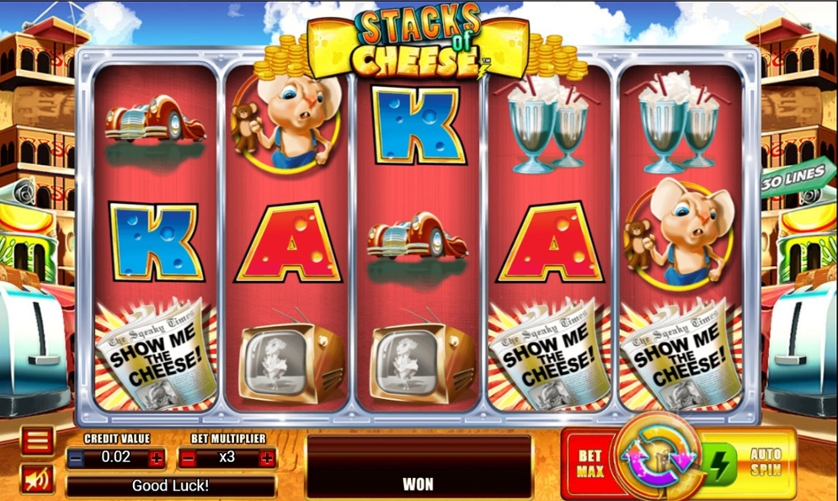Raise the bet multiplier

[267, 459]
